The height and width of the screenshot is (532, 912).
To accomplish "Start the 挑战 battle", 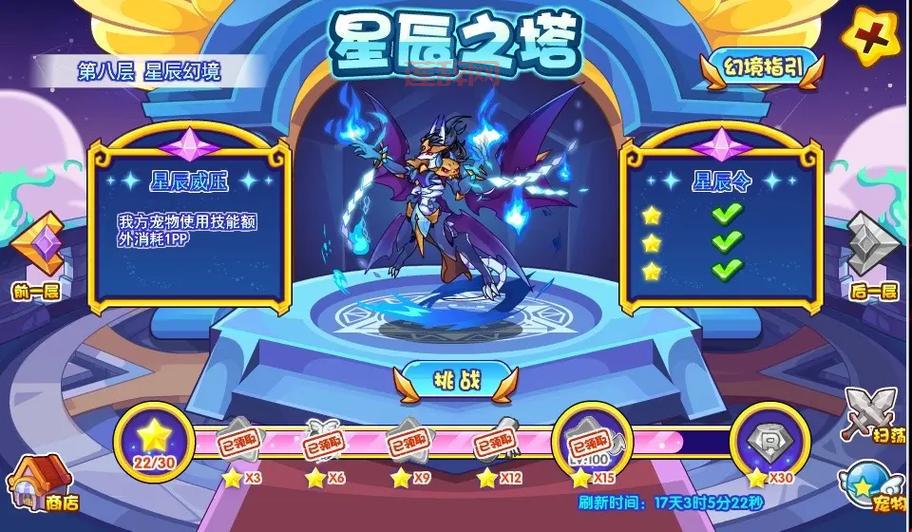I will click(455, 381).
